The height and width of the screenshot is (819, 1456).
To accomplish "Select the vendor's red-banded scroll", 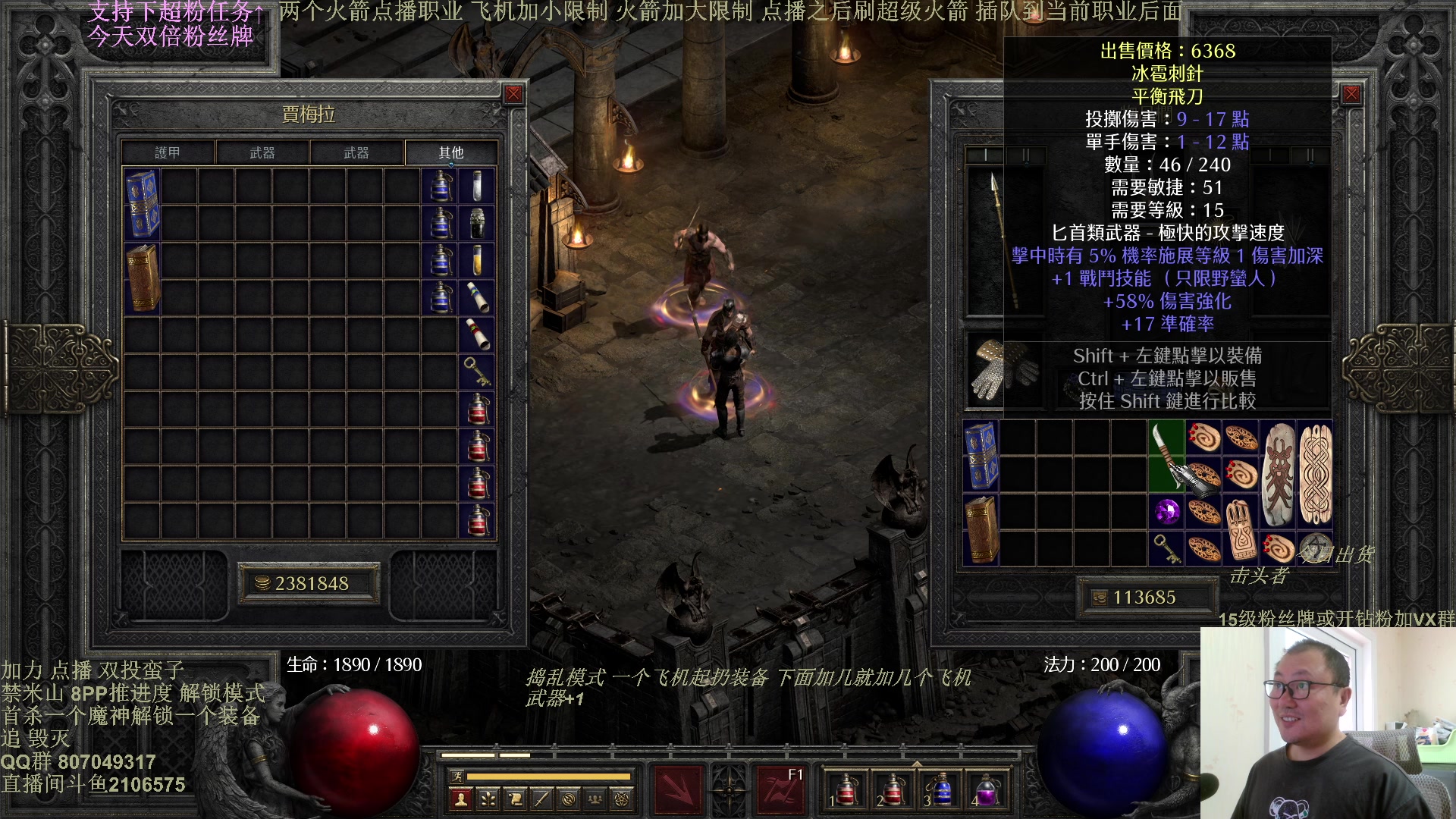I will 477,334.
